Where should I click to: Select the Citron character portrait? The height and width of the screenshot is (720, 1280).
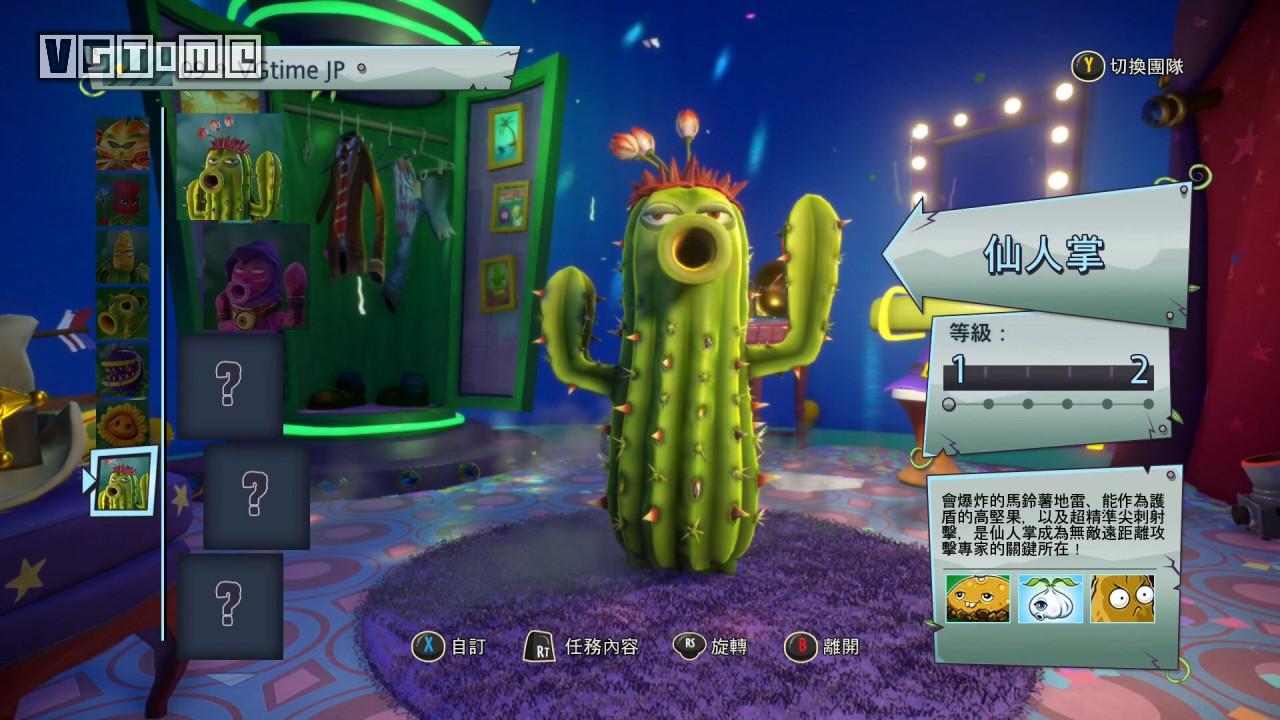tap(122, 143)
